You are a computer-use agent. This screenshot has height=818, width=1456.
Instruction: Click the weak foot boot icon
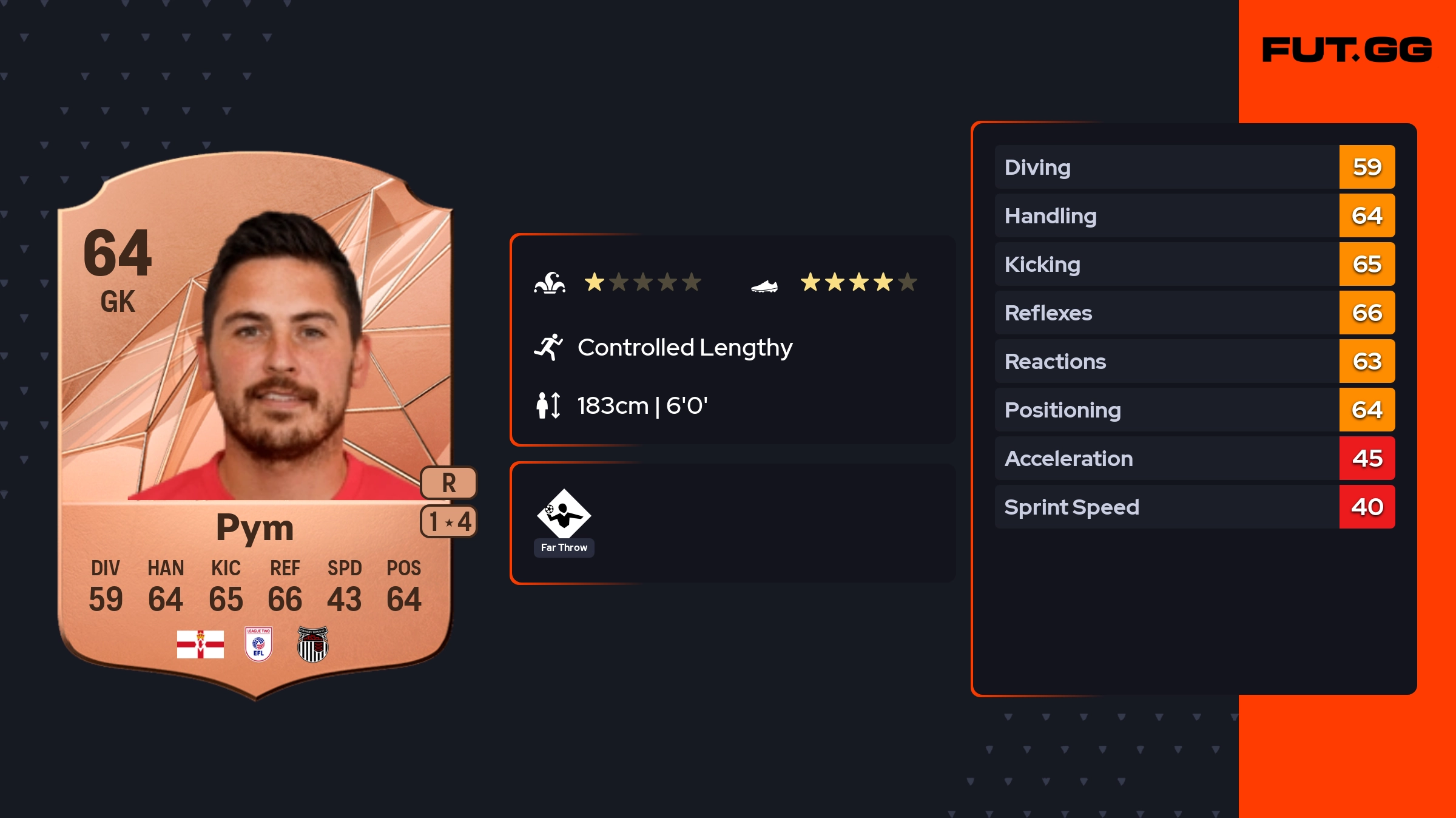764,286
